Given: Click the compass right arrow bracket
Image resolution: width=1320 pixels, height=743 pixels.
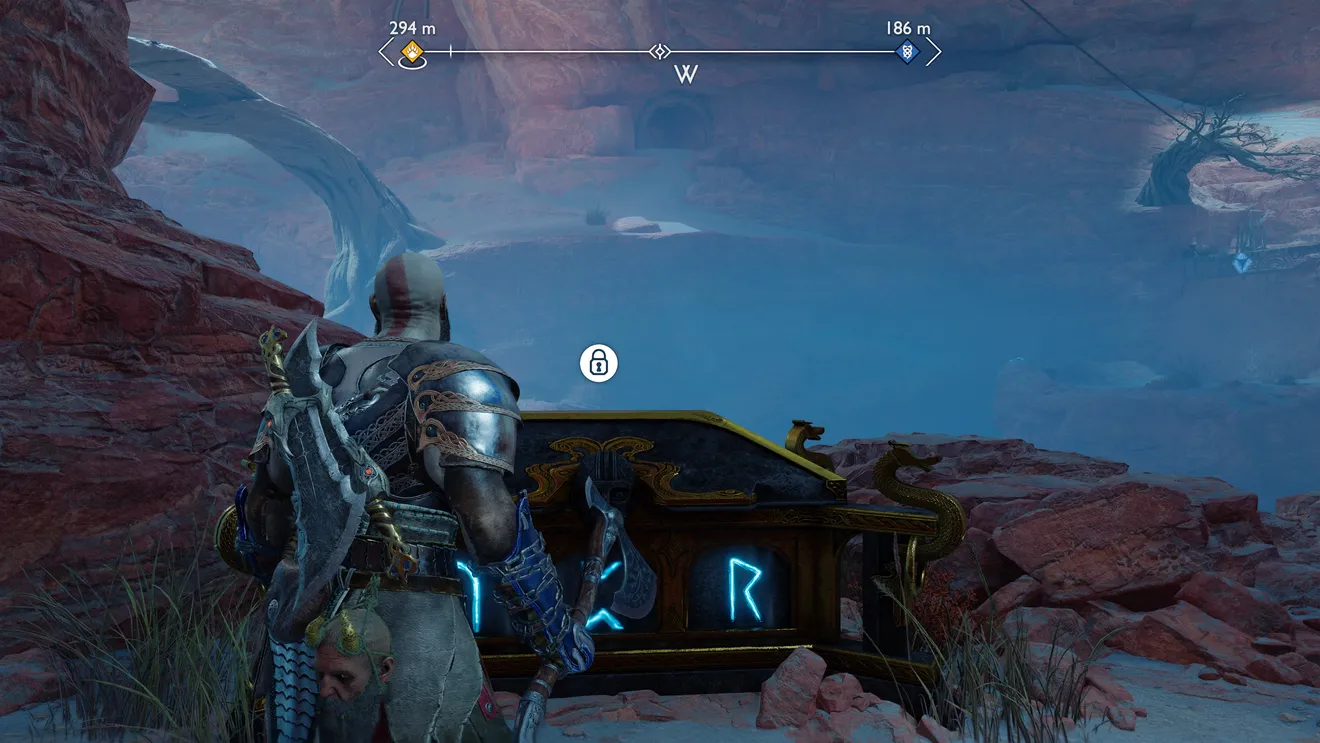Looking at the screenshot, I should (933, 52).
